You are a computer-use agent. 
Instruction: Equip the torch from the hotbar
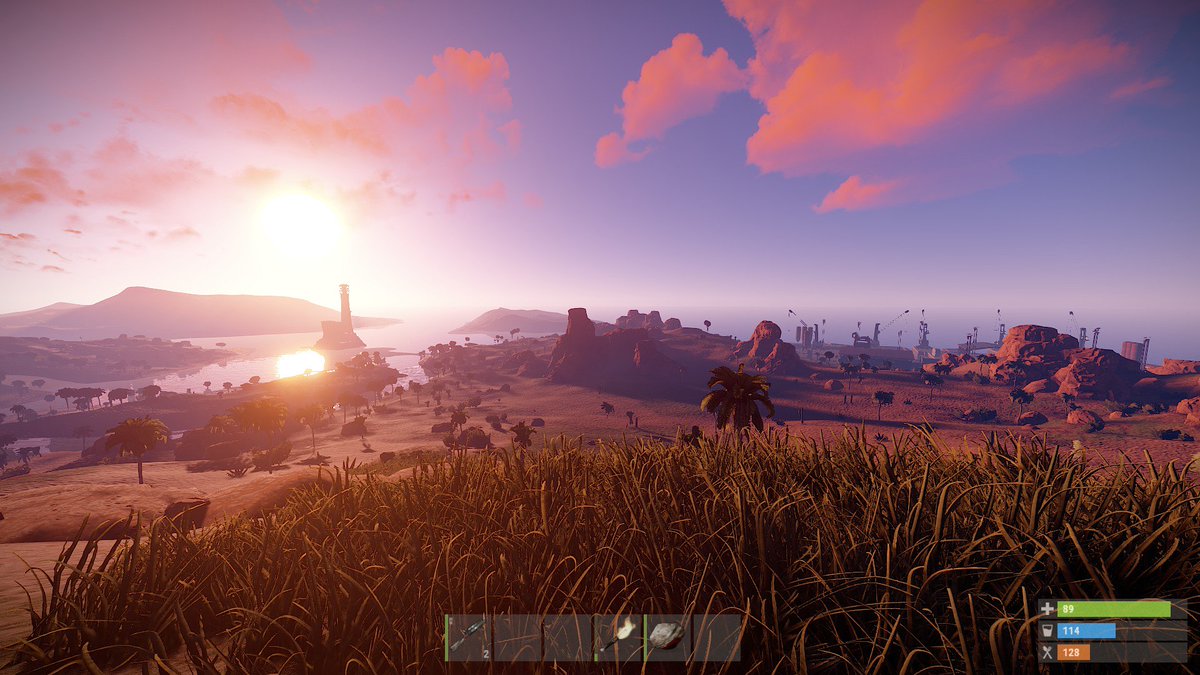click(x=618, y=637)
